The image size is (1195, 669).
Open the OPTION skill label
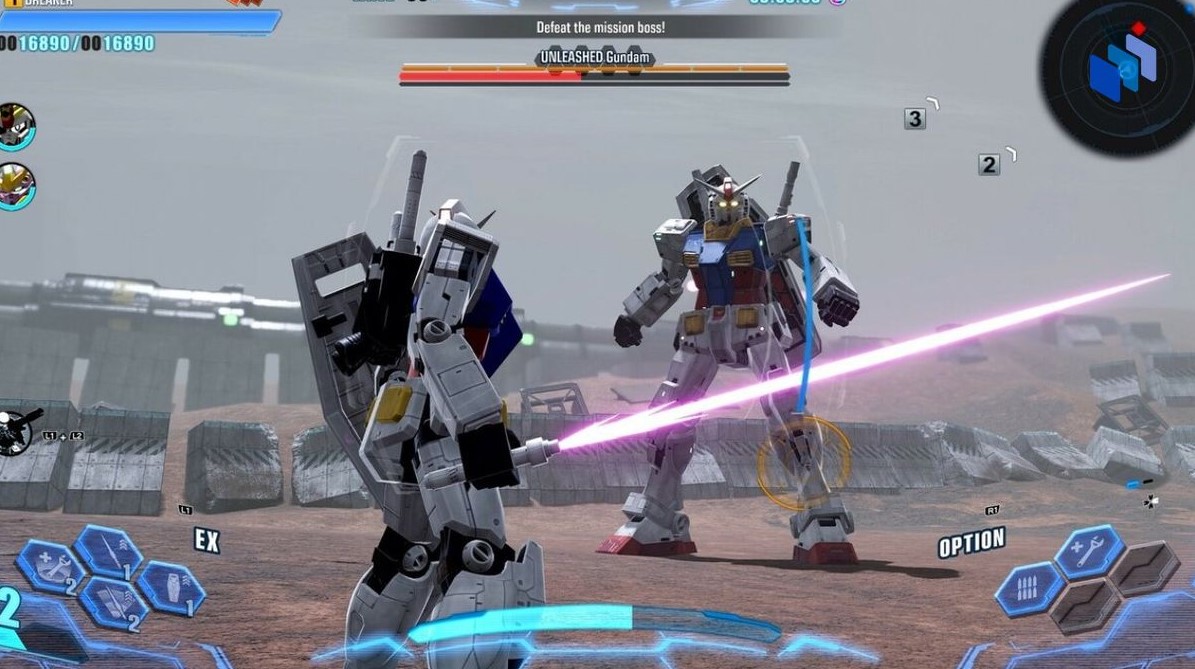971,543
